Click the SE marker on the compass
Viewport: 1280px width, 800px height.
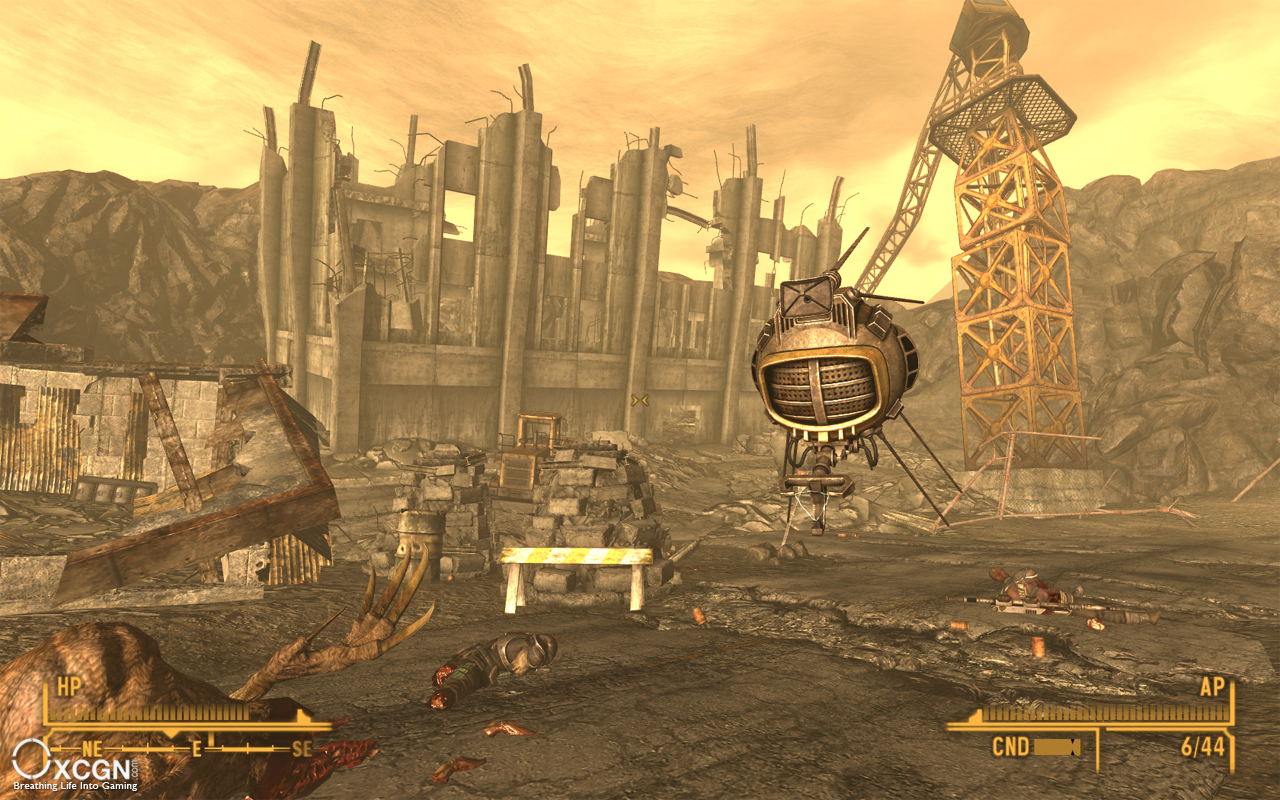300,748
